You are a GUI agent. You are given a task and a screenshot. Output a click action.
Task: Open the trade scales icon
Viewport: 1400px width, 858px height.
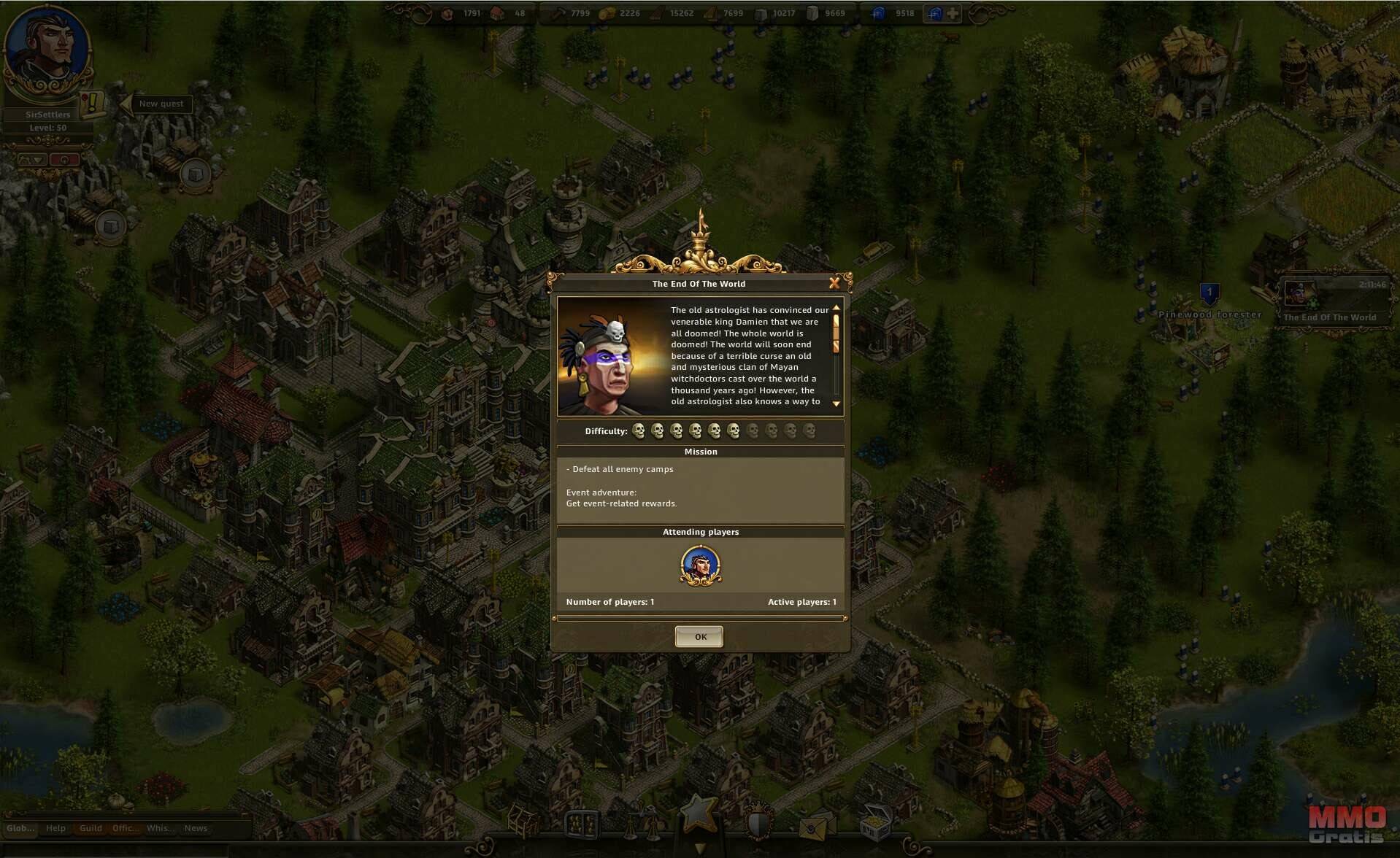point(641,824)
